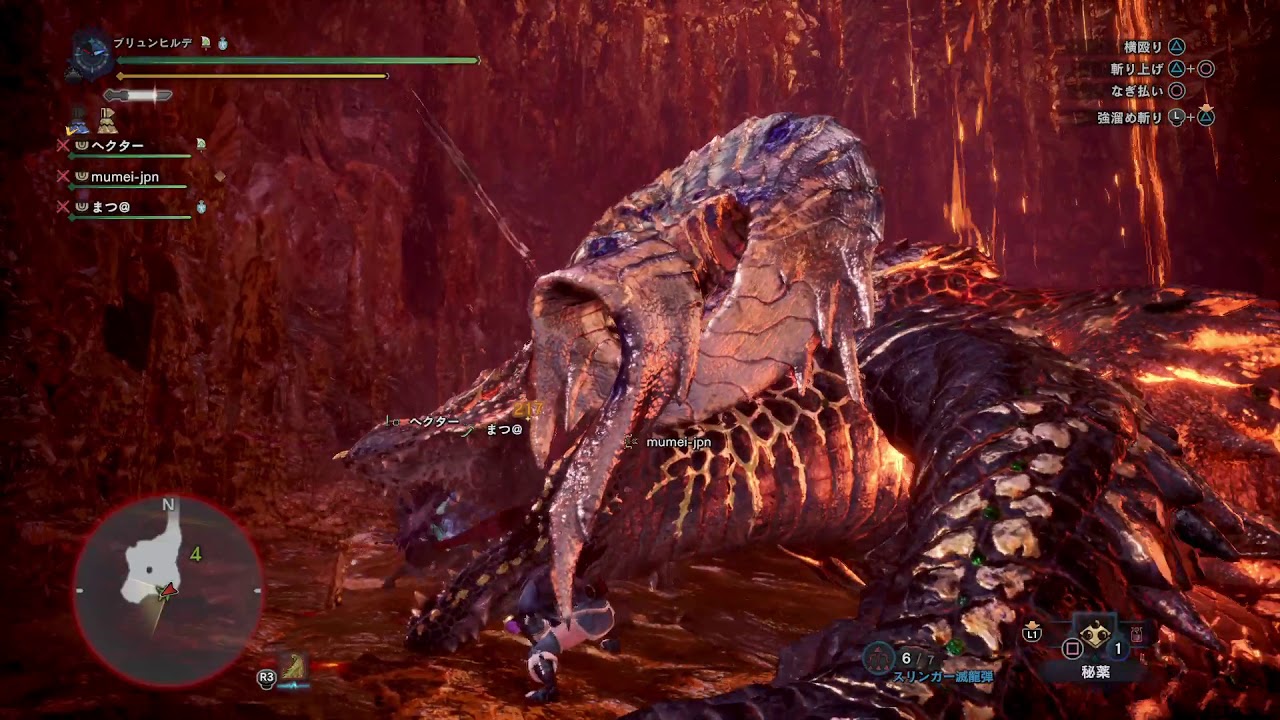
Task: Toggle the red X status beside ヘクター
Action: point(63,144)
